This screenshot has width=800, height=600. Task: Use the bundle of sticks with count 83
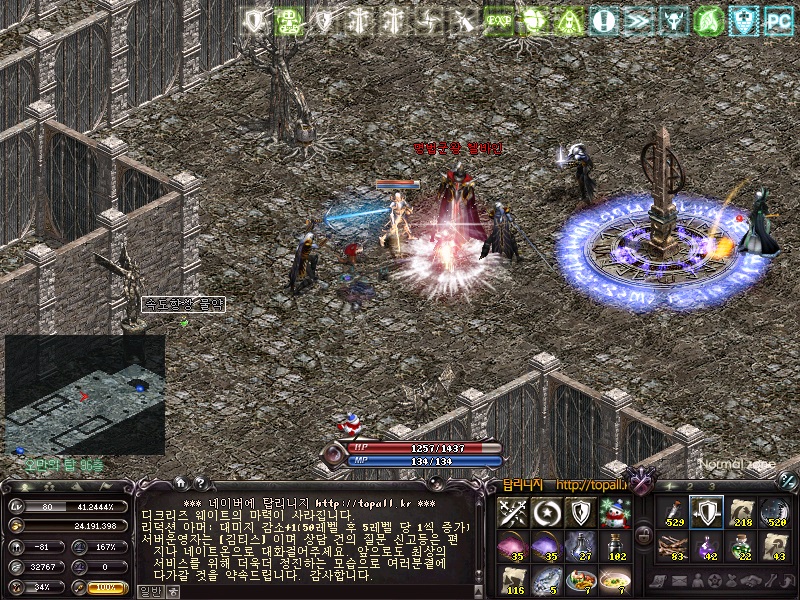pyautogui.click(x=674, y=546)
